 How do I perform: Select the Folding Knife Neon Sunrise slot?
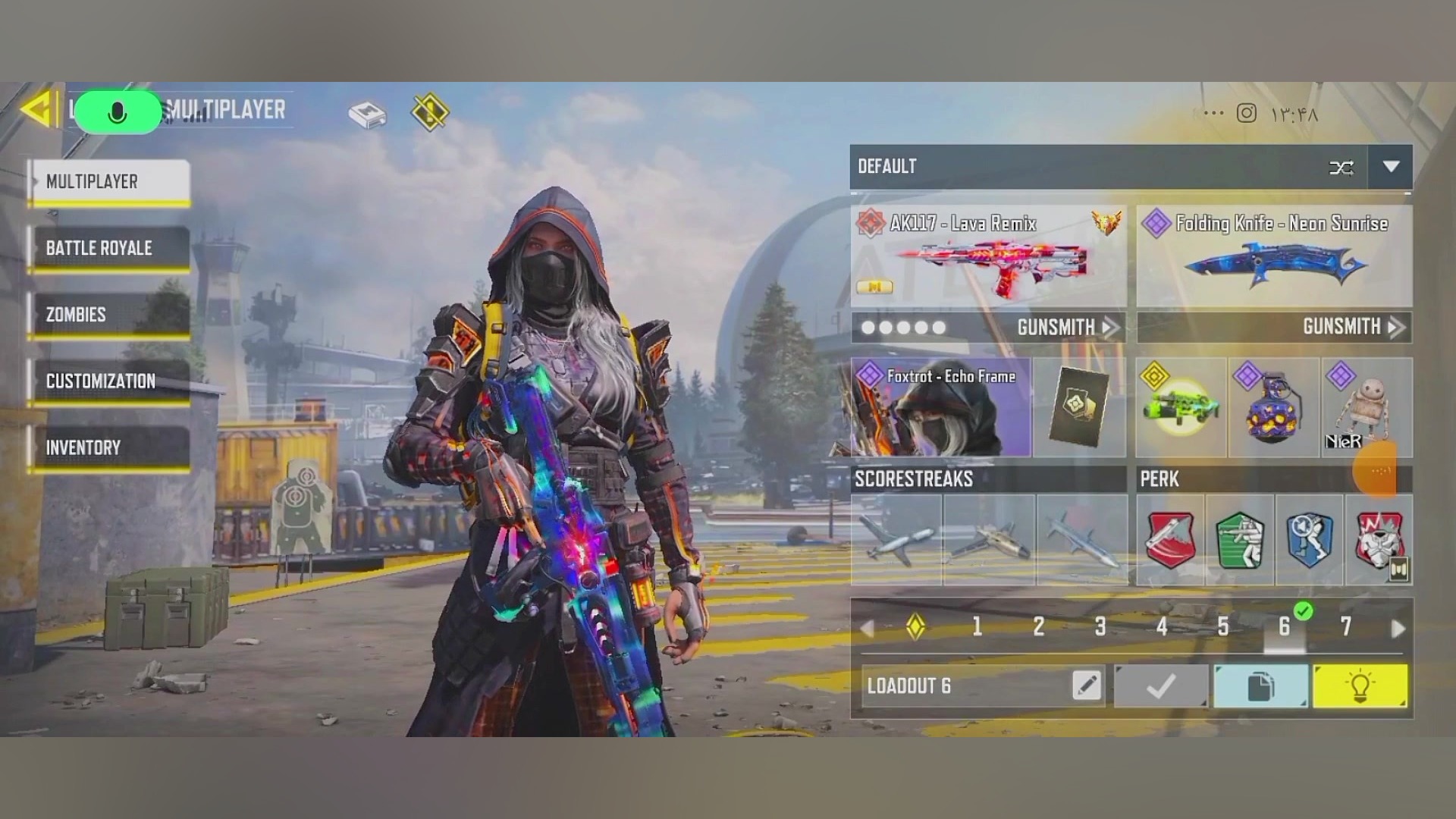pyautogui.click(x=1274, y=256)
